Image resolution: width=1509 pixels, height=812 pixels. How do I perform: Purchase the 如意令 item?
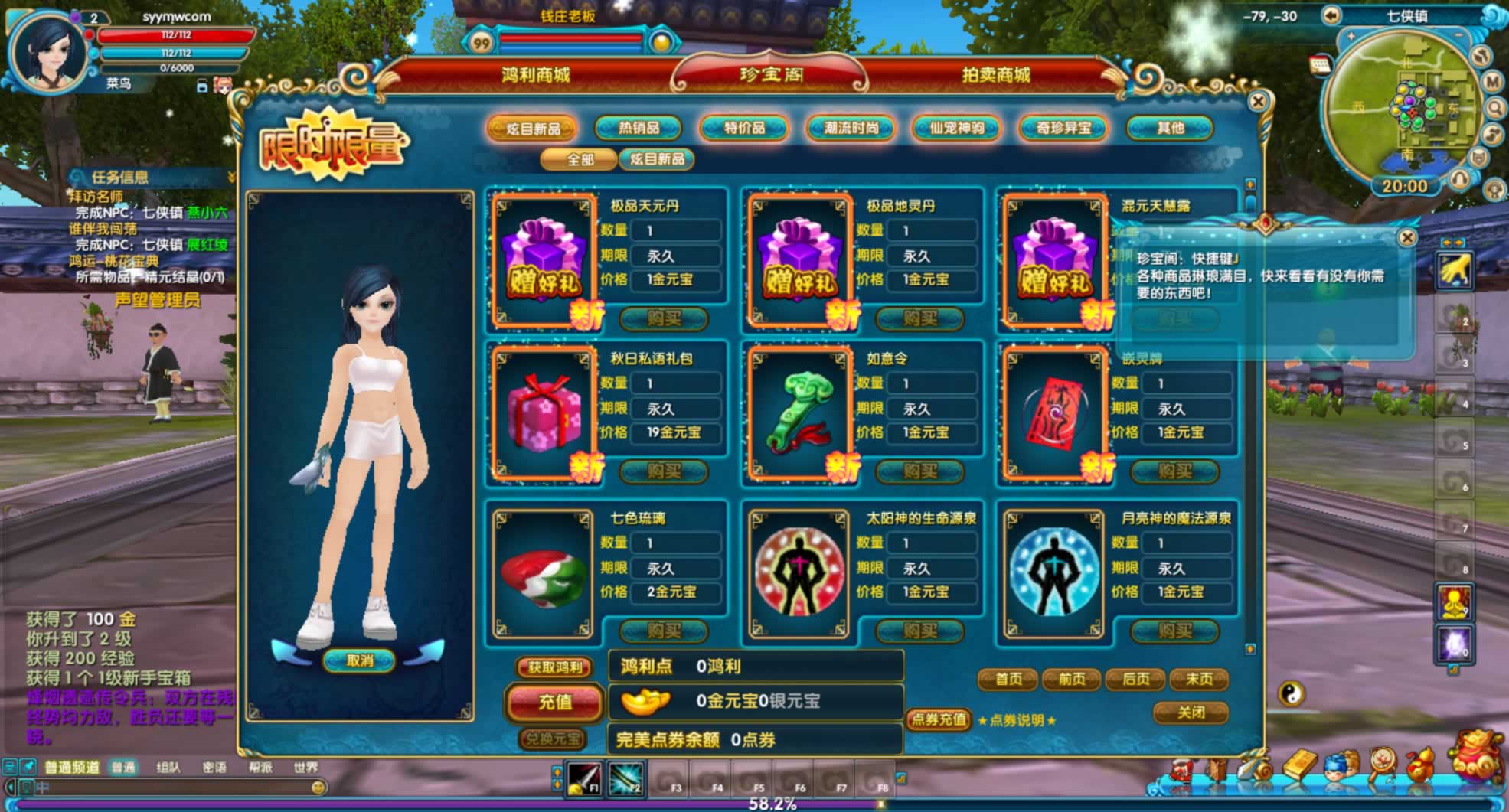[x=919, y=471]
